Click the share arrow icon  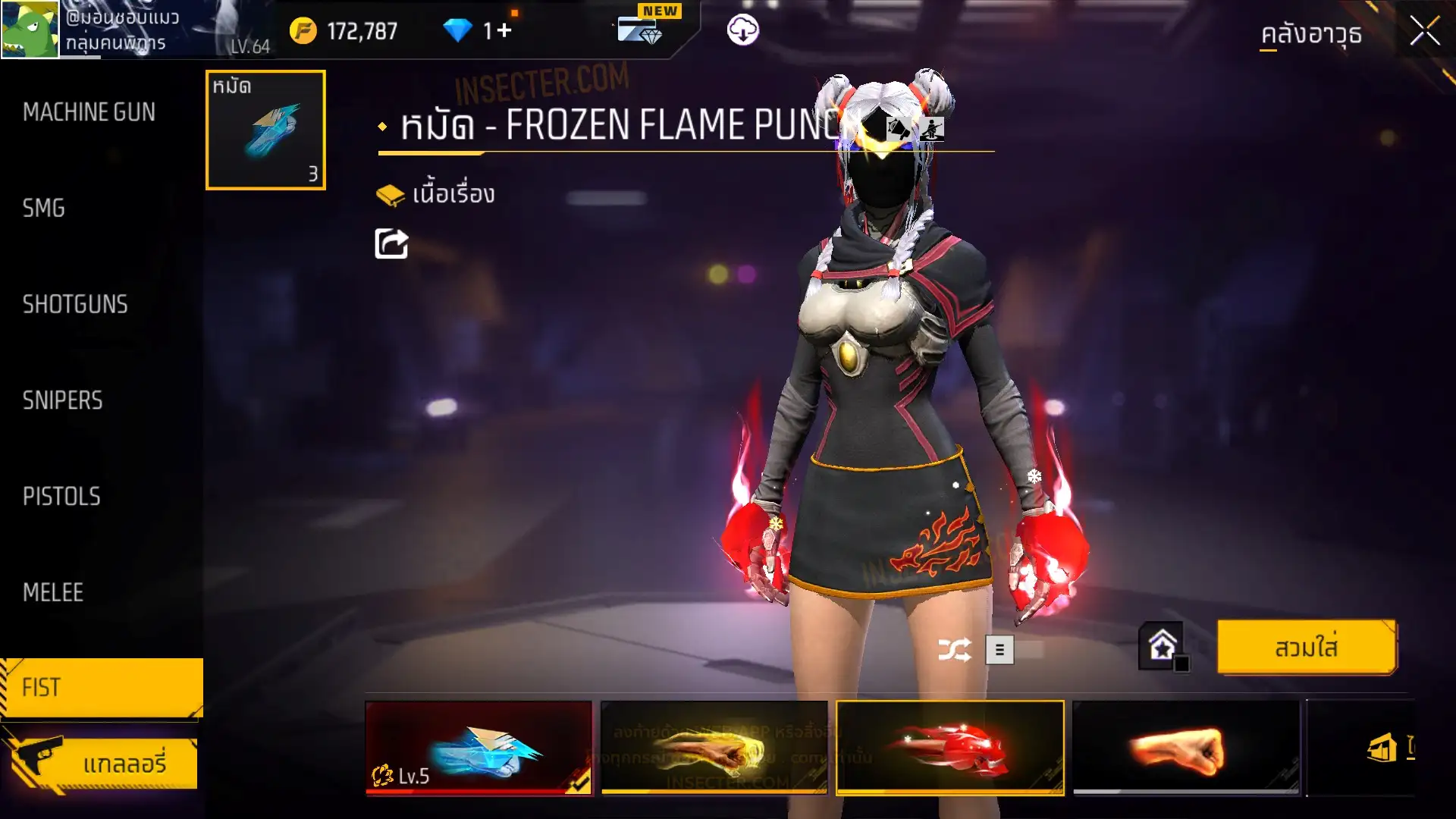point(391,243)
